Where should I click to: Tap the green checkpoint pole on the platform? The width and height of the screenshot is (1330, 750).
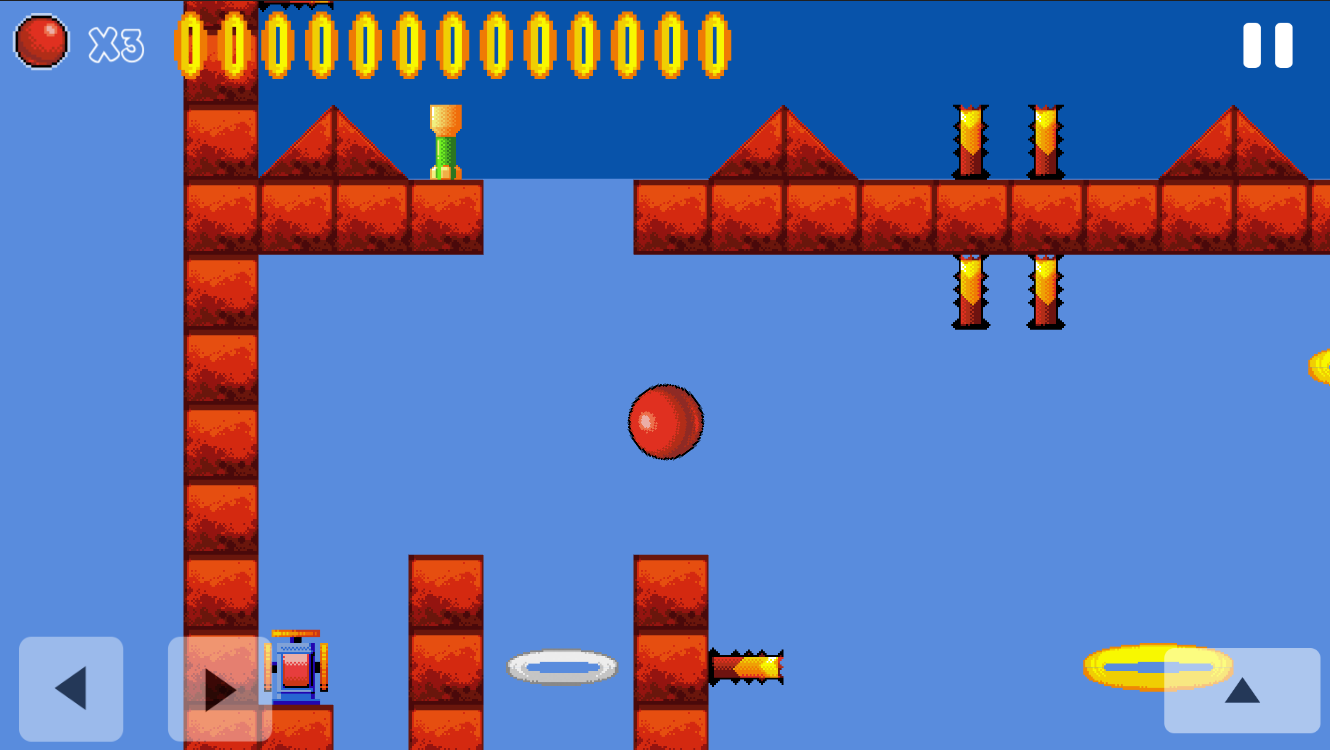pos(445,140)
